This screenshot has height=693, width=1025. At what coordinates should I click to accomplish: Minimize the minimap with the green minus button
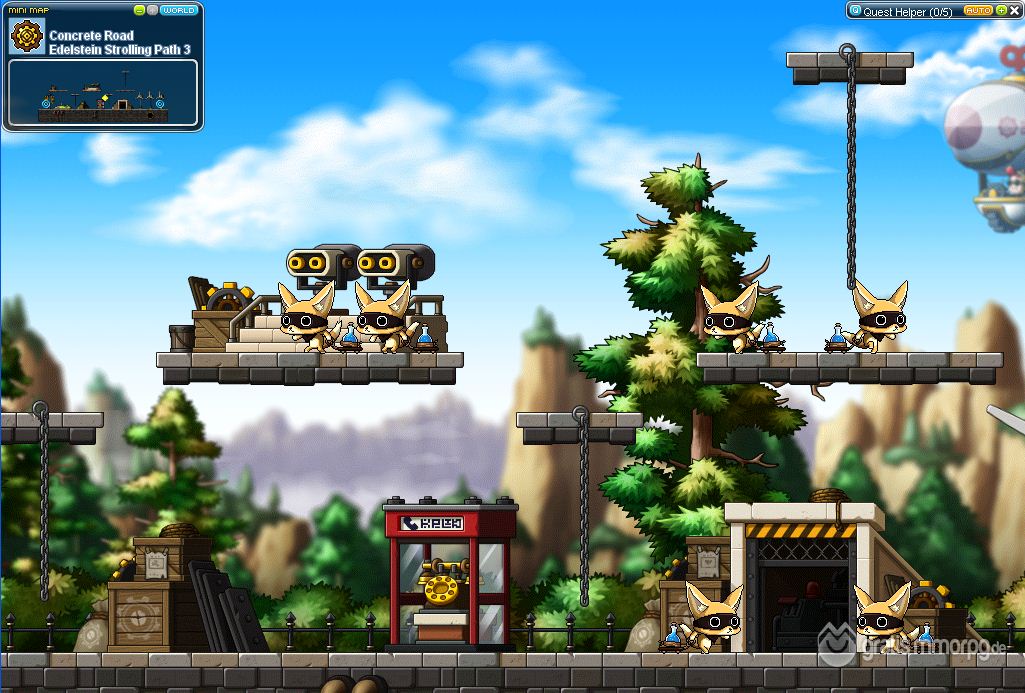140,10
